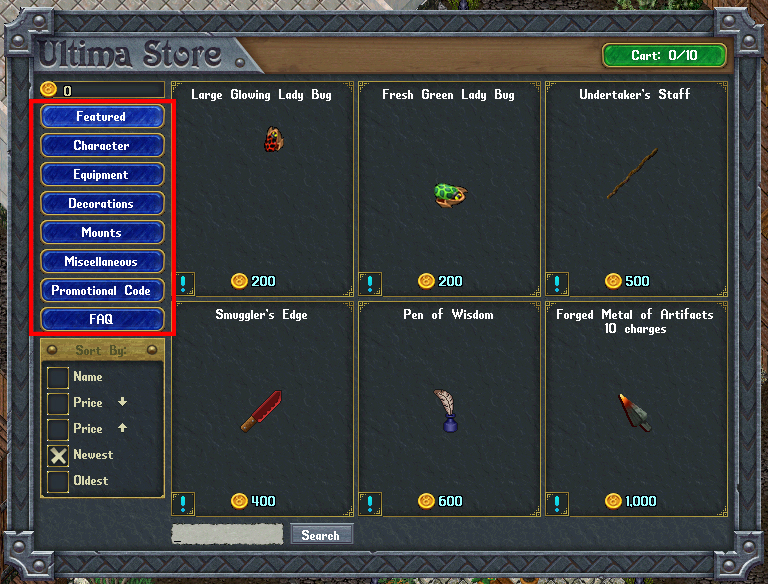Browse the Equipment category
Screen dimensions: 768x584
[102, 175]
